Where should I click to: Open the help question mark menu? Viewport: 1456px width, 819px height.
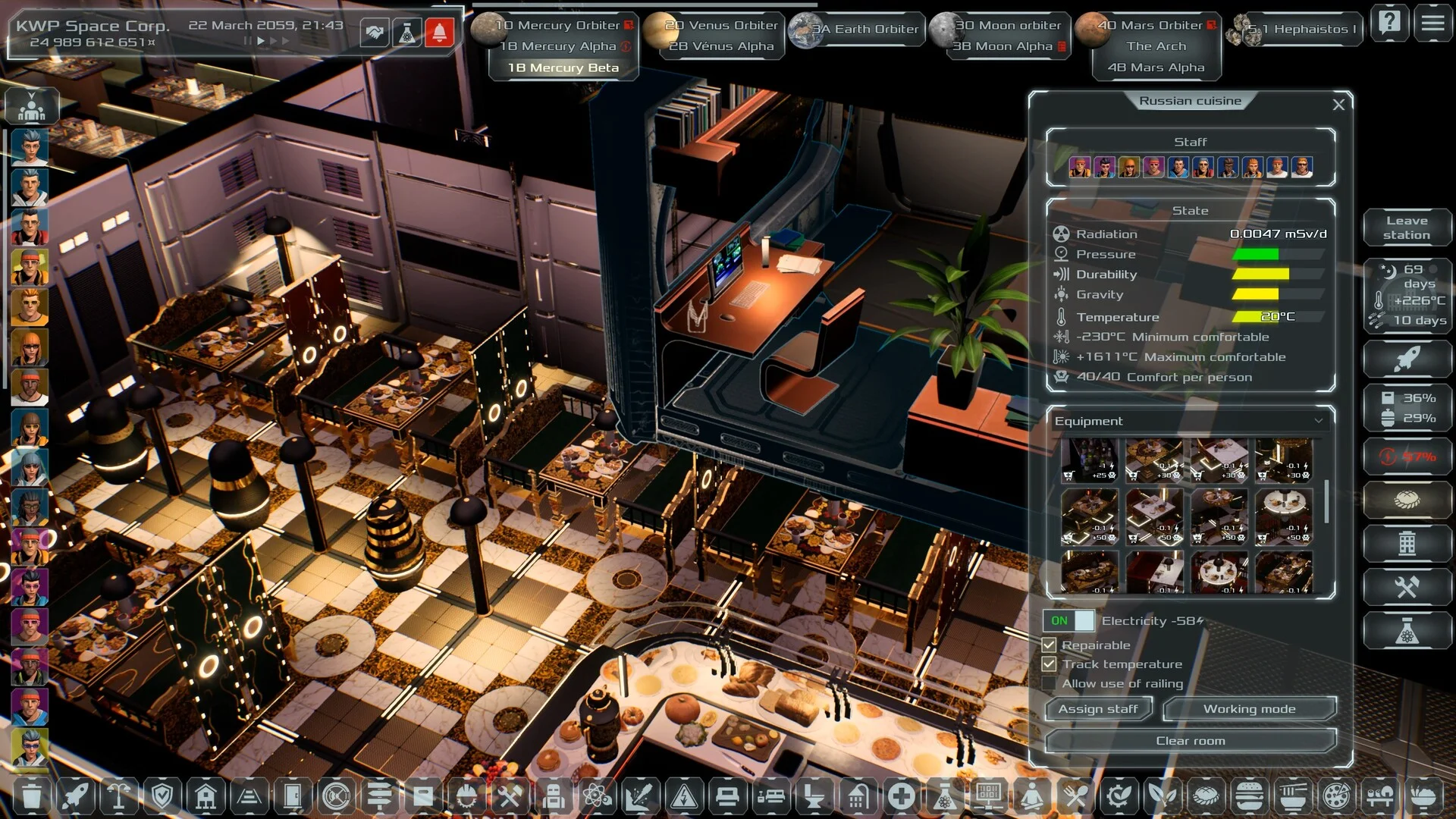[1390, 23]
